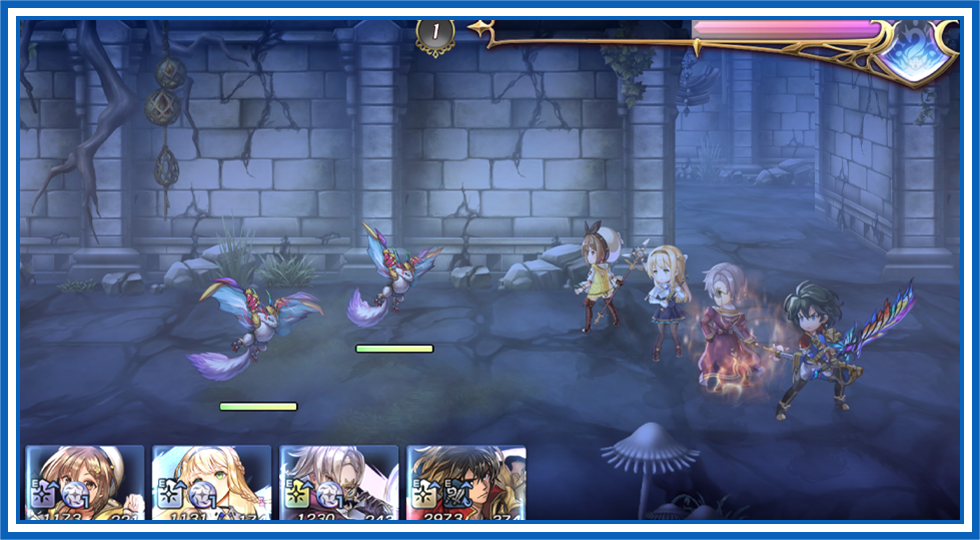Select the dark-haired swordsman in red card

[x=466, y=483]
